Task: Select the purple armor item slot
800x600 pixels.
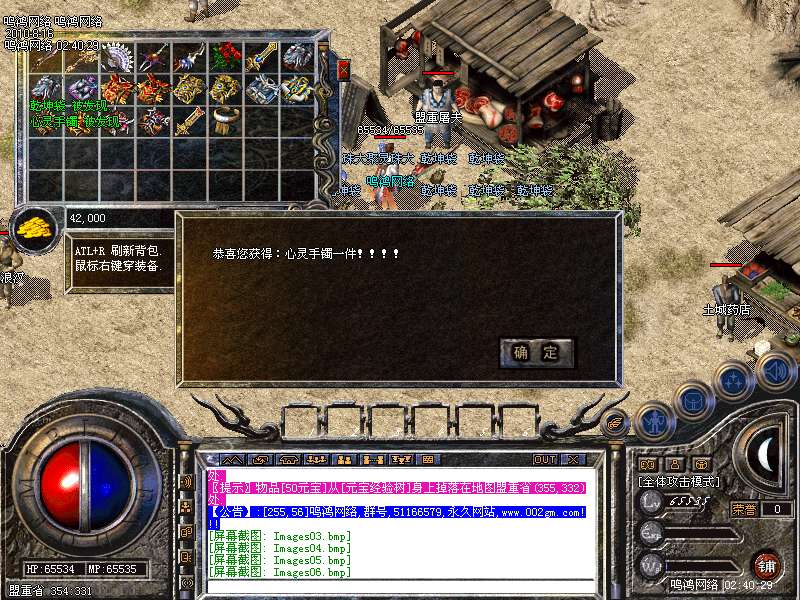Action: pyautogui.click(x=84, y=88)
